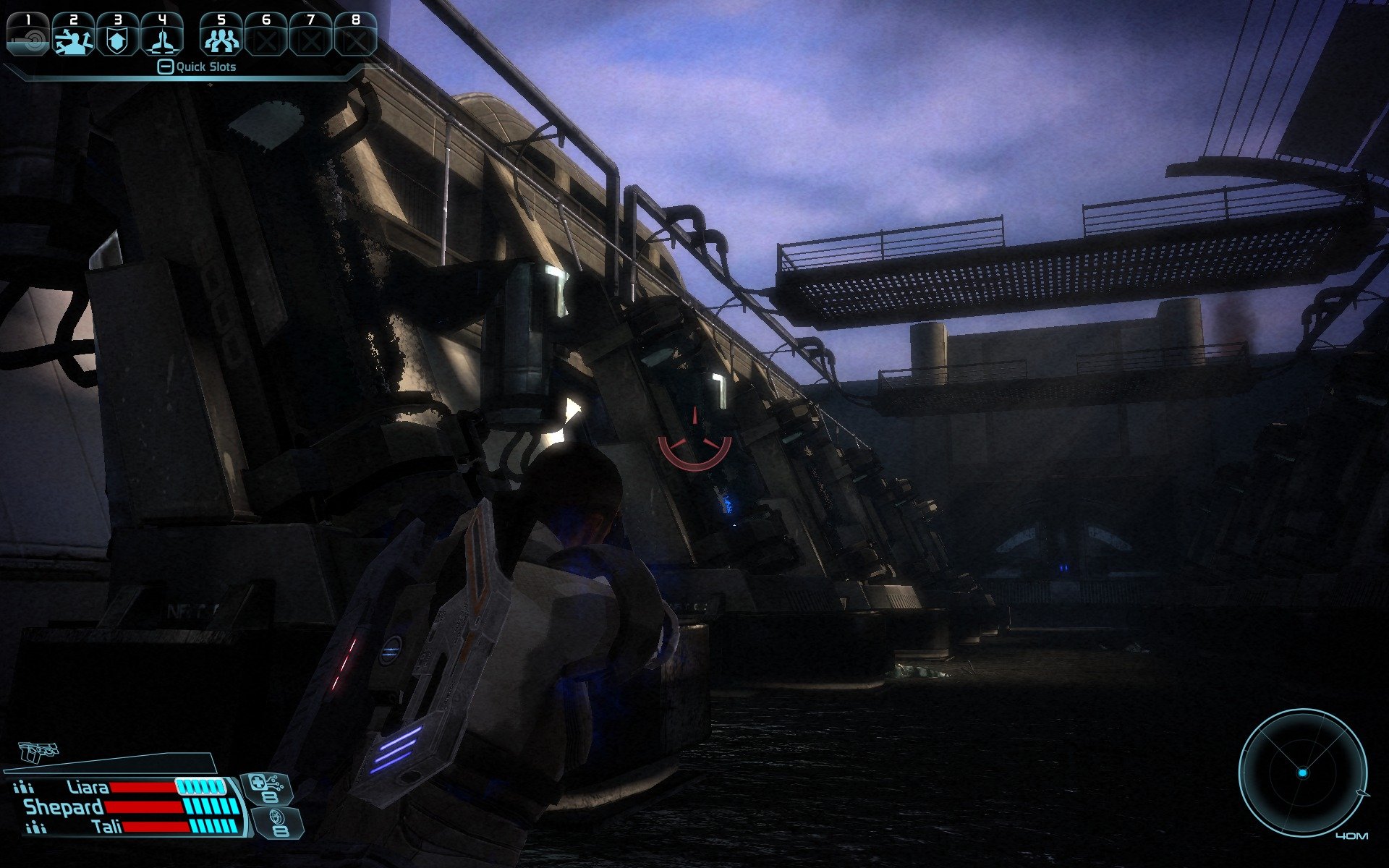The image size is (1389, 868).
Task: Select squadmate Liara in the squad panel
Action: point(88,787)
